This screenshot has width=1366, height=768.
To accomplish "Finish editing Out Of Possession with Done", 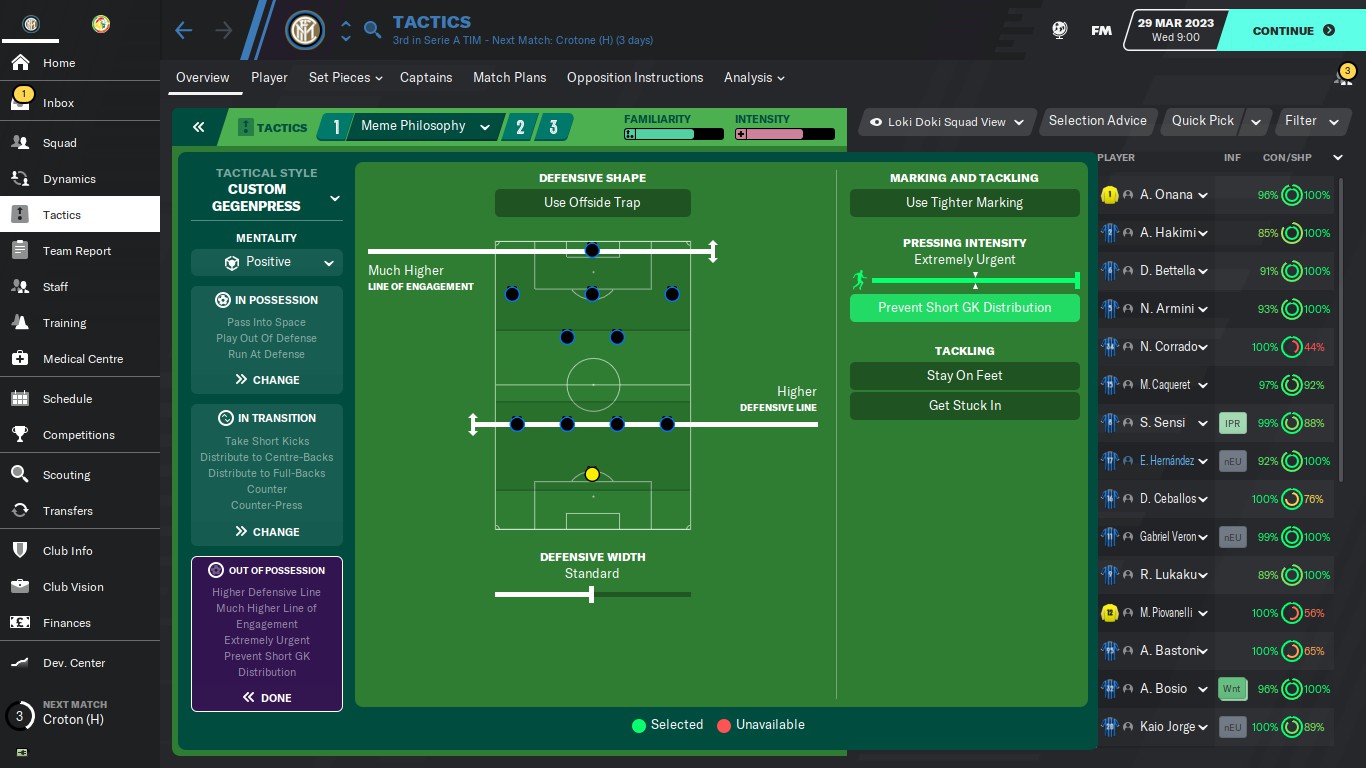I will coord(267,698).
